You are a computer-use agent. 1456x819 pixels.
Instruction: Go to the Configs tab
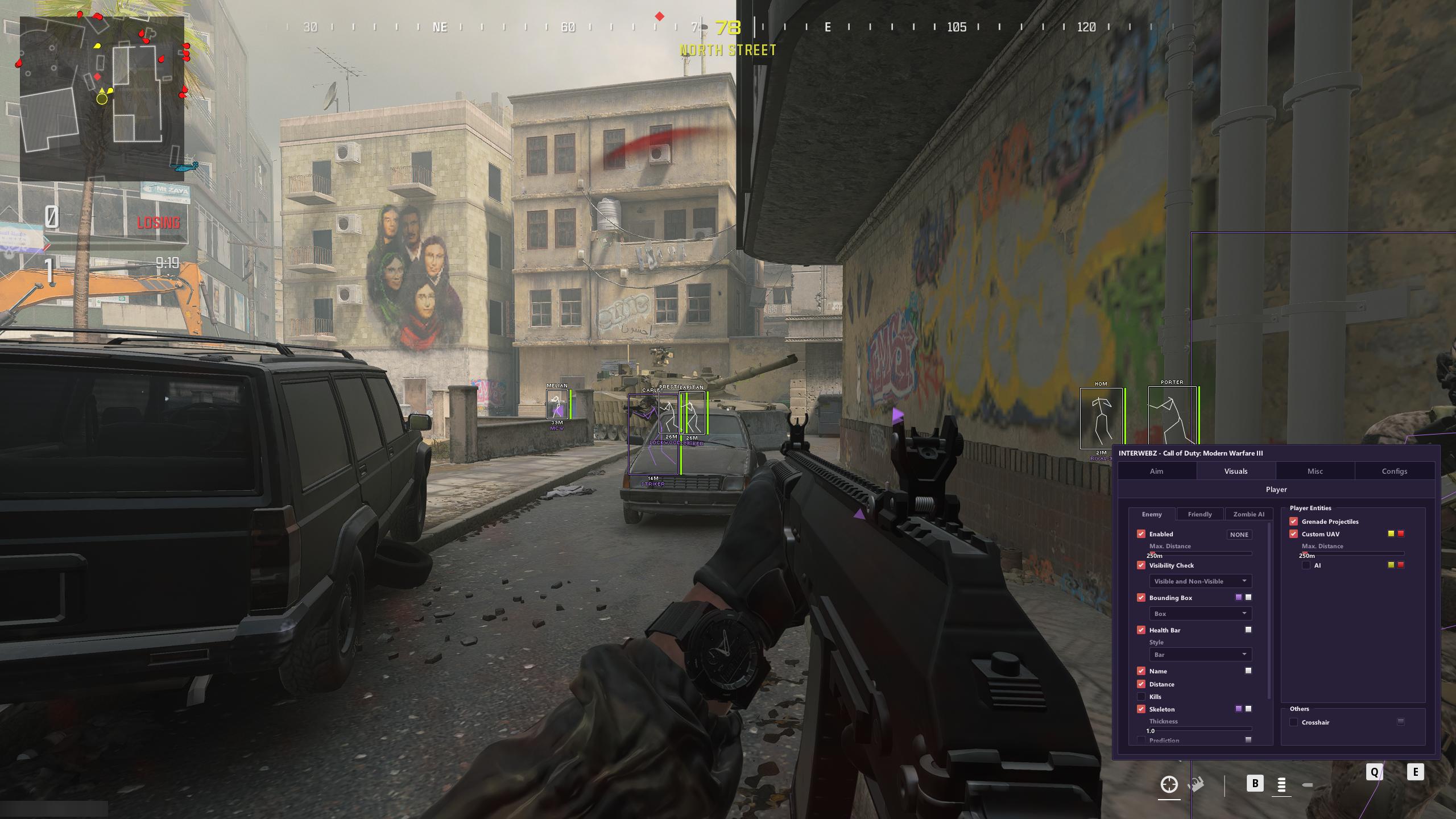(x=1394, y=471)
